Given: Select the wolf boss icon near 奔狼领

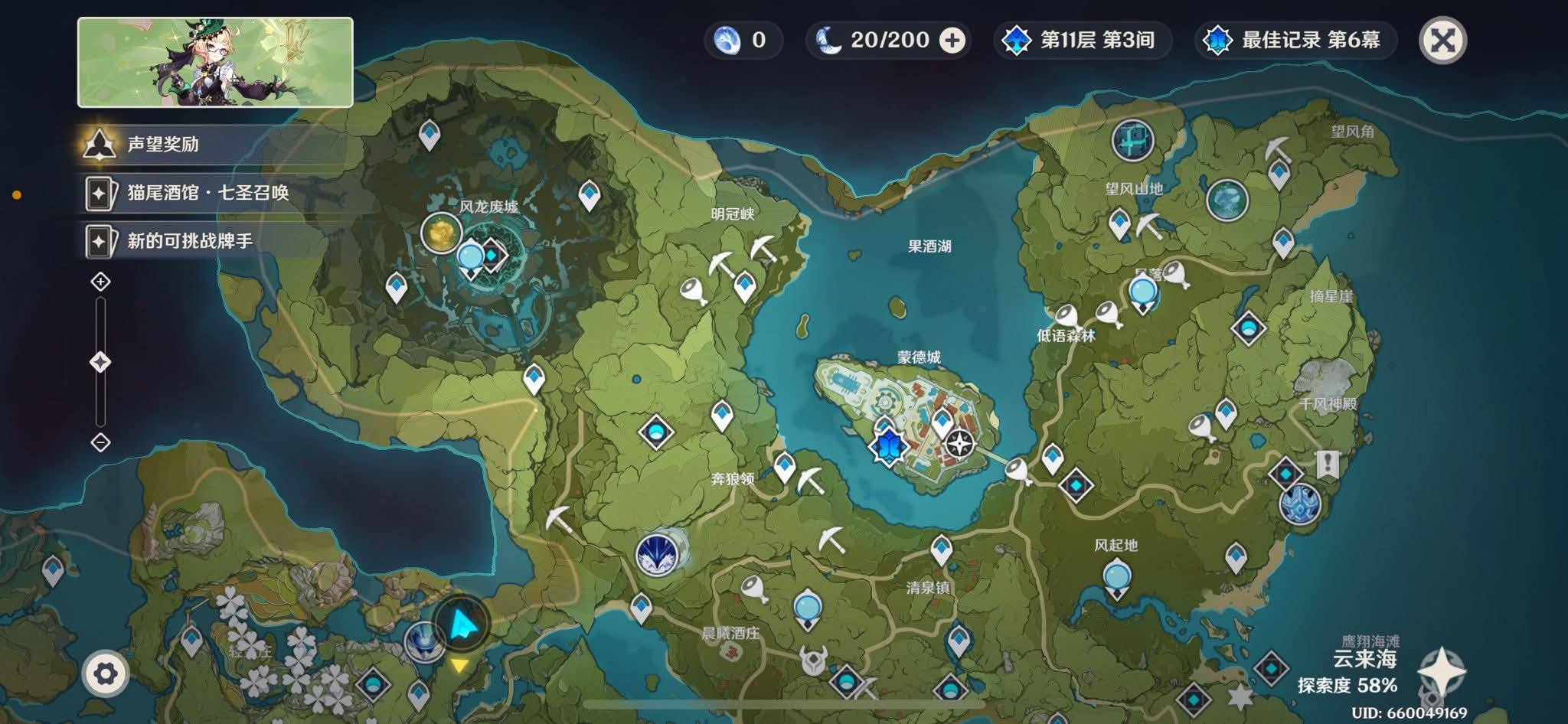Looking at the screenshot, I should (658, 554).
